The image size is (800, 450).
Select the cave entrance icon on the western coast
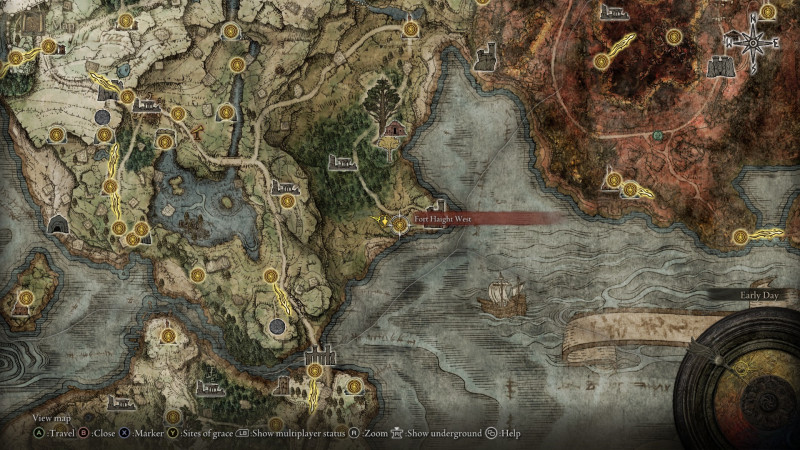pyautogui.click(x=57, y=224)
